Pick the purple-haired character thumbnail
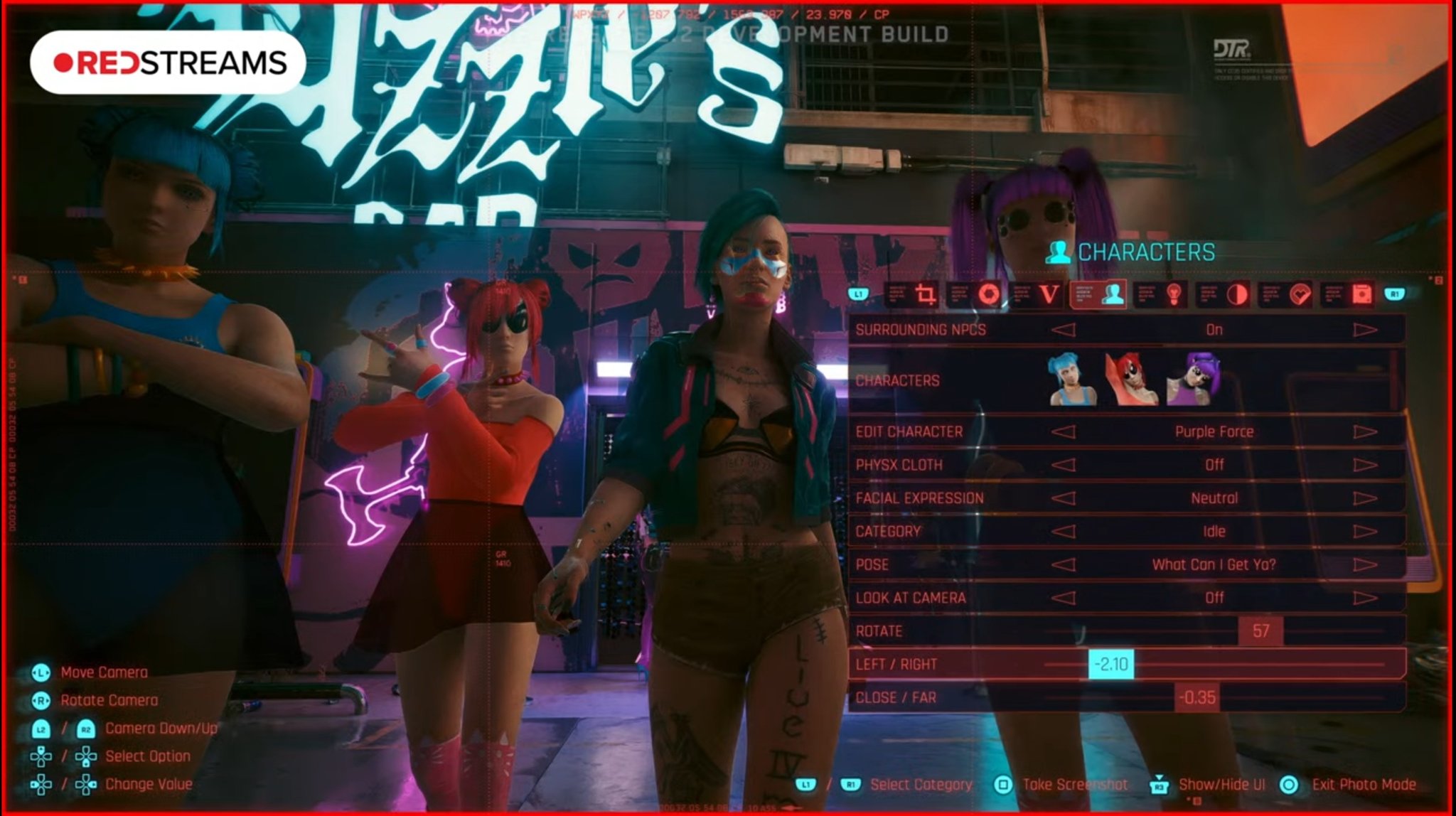Screen dimensions: 1456x816 1194,380
